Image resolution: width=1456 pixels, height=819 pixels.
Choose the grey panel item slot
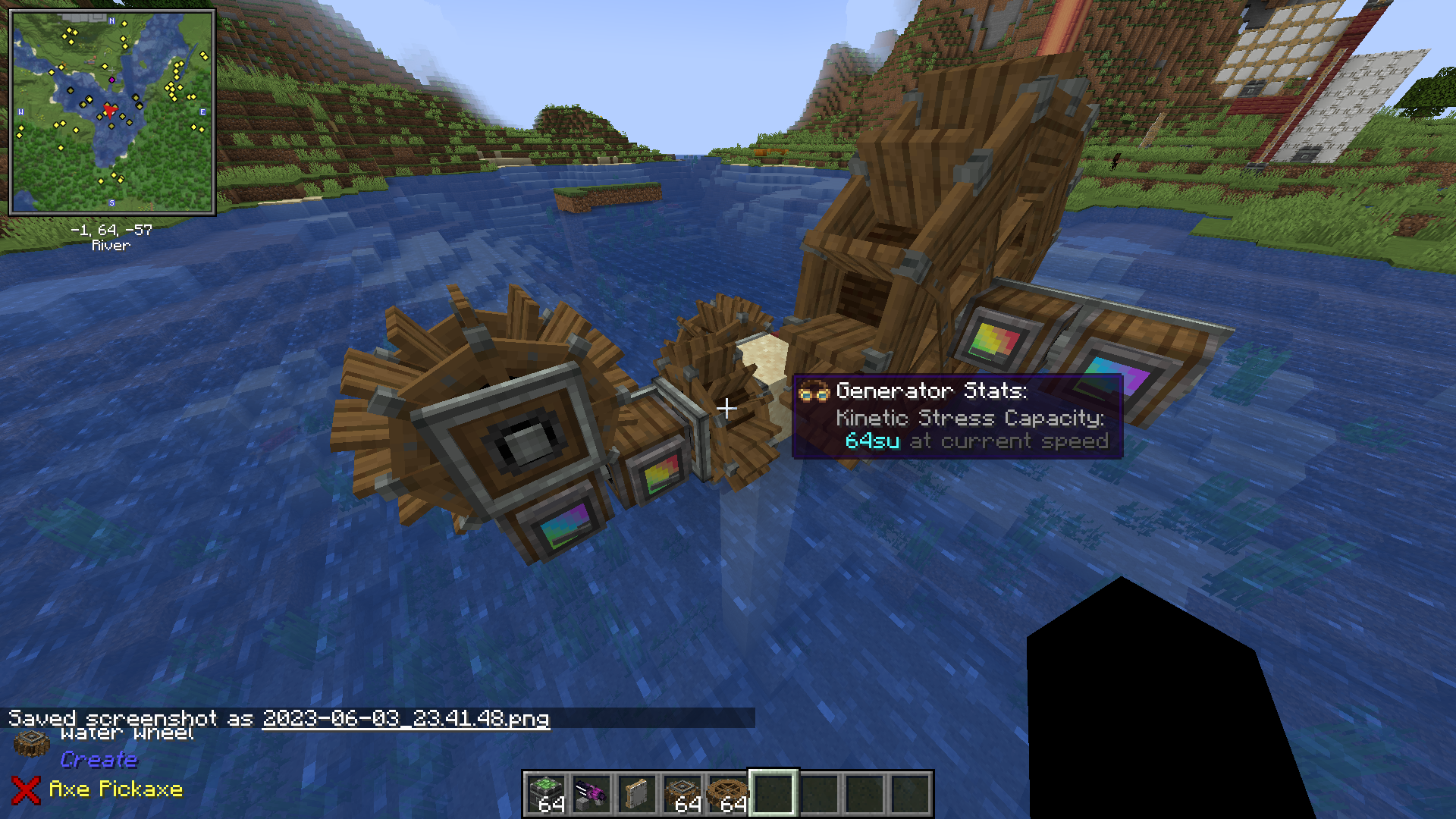pos(637,794)
